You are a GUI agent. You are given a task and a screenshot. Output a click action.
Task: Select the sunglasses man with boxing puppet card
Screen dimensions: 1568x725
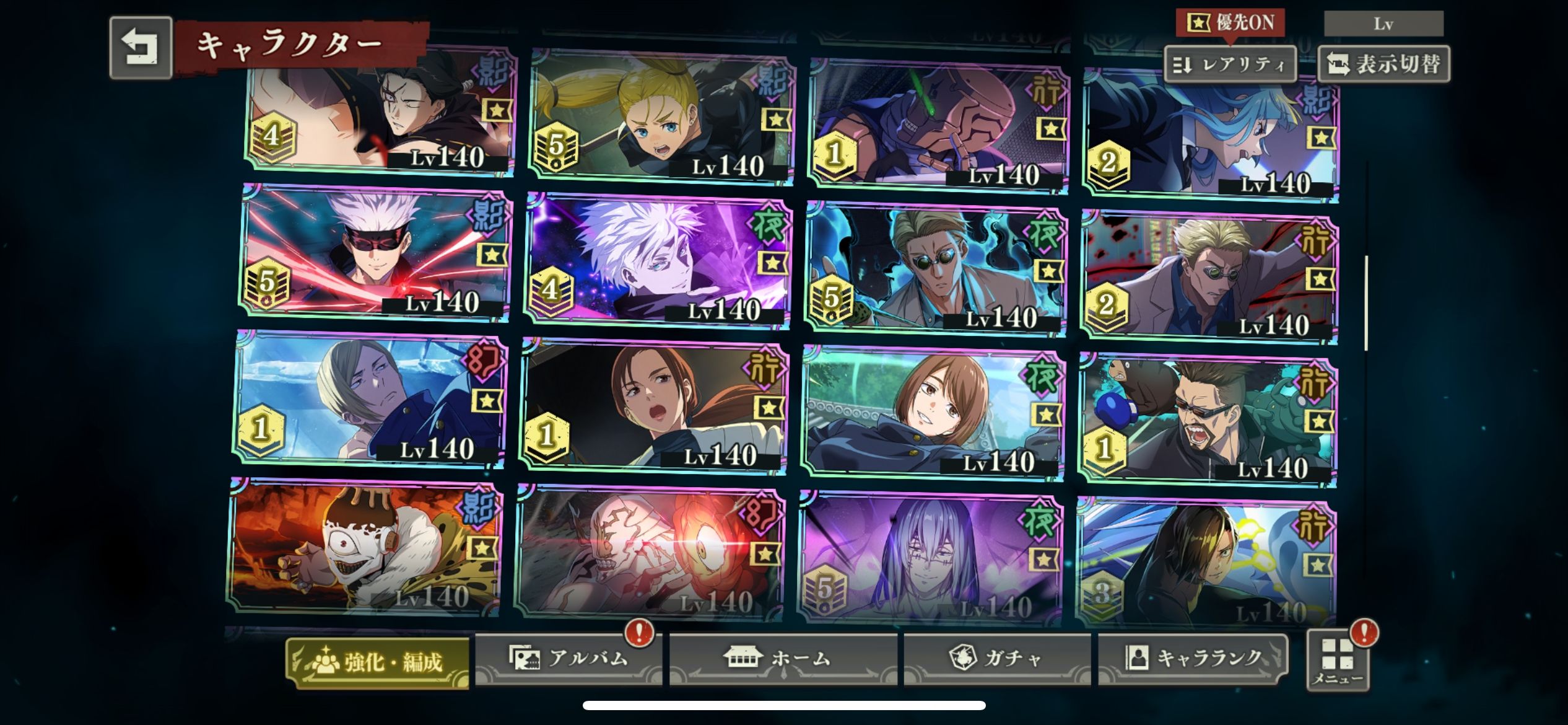tap(1208, 421)
